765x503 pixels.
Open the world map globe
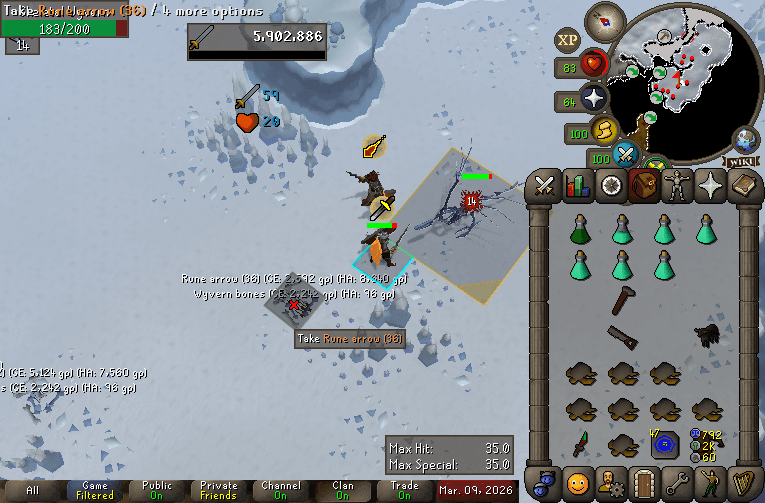pyautogui.click(x=745, y=139)
